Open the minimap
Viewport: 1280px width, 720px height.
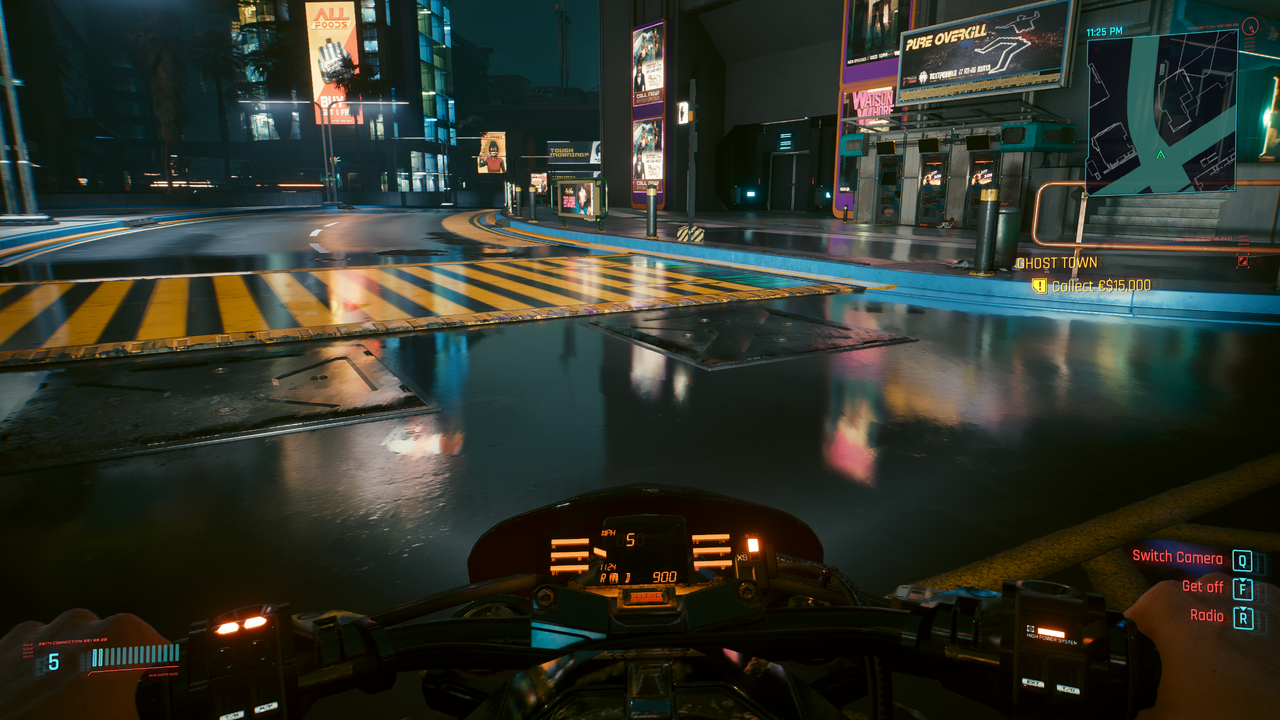tap(1162, 112)
